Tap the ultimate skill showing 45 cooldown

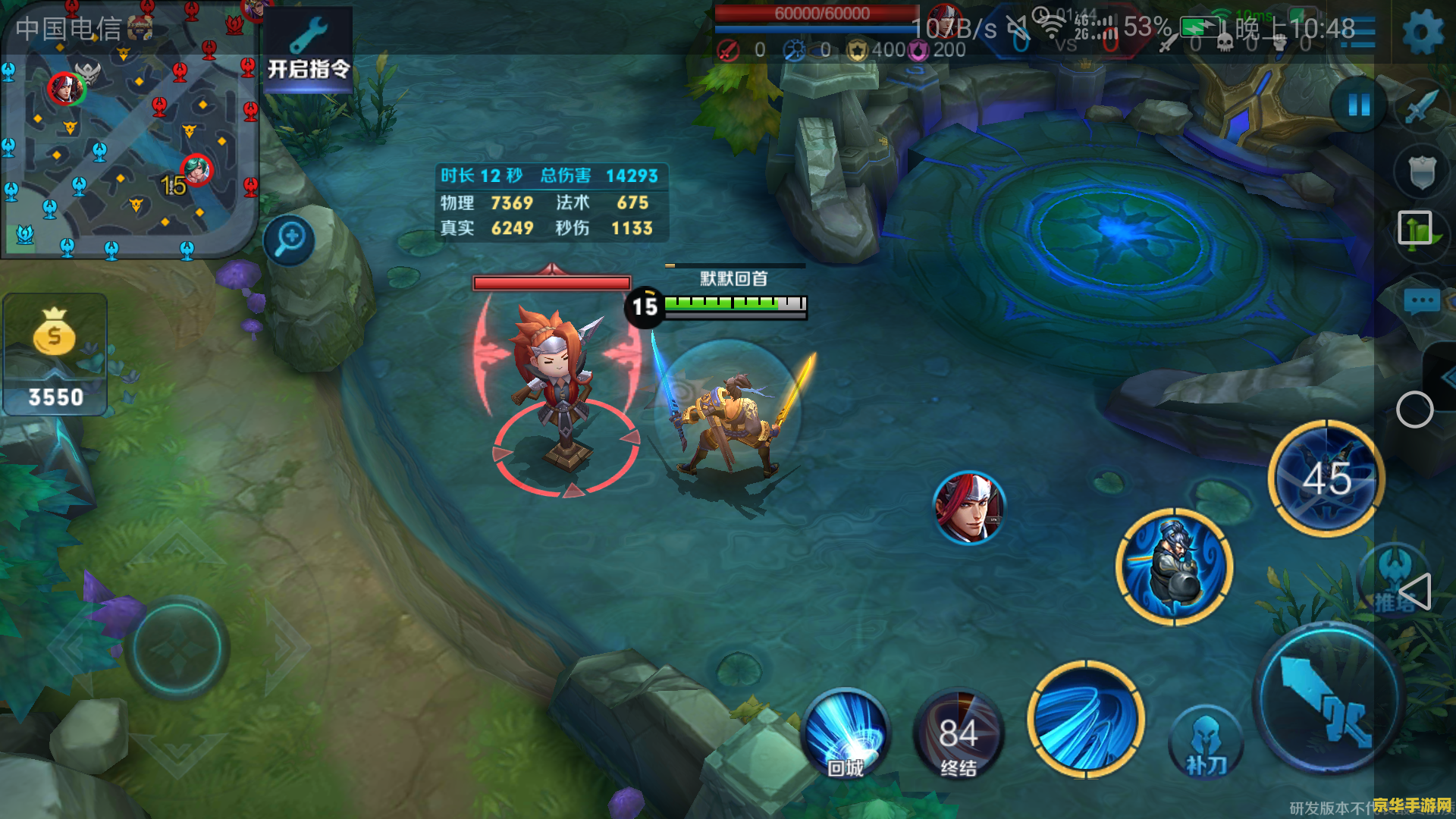1327,478
